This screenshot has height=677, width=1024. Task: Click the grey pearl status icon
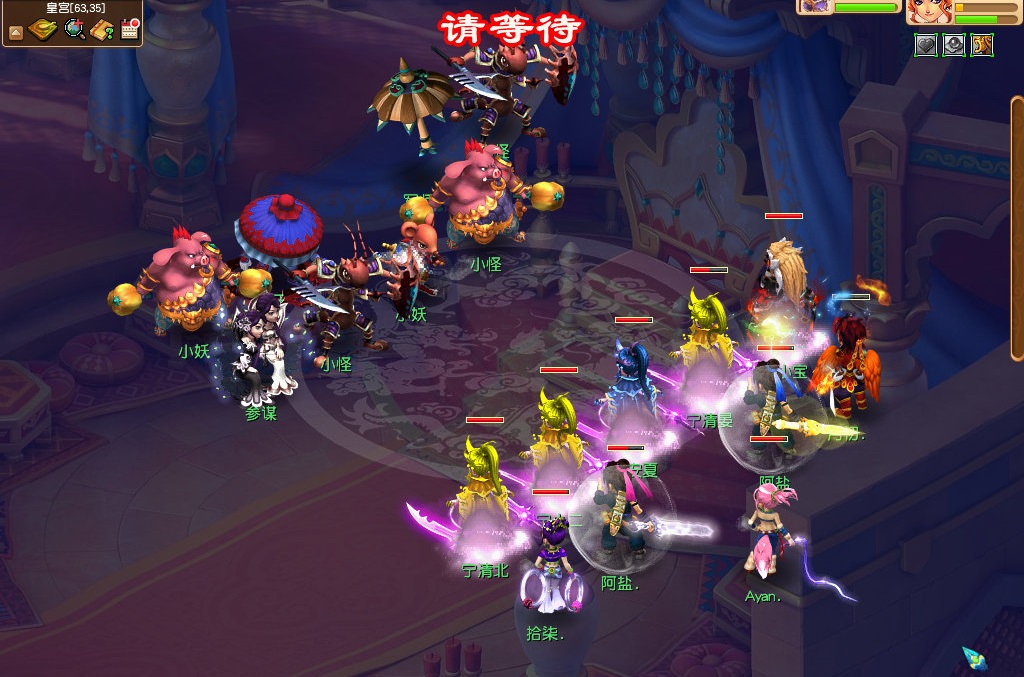954,45
